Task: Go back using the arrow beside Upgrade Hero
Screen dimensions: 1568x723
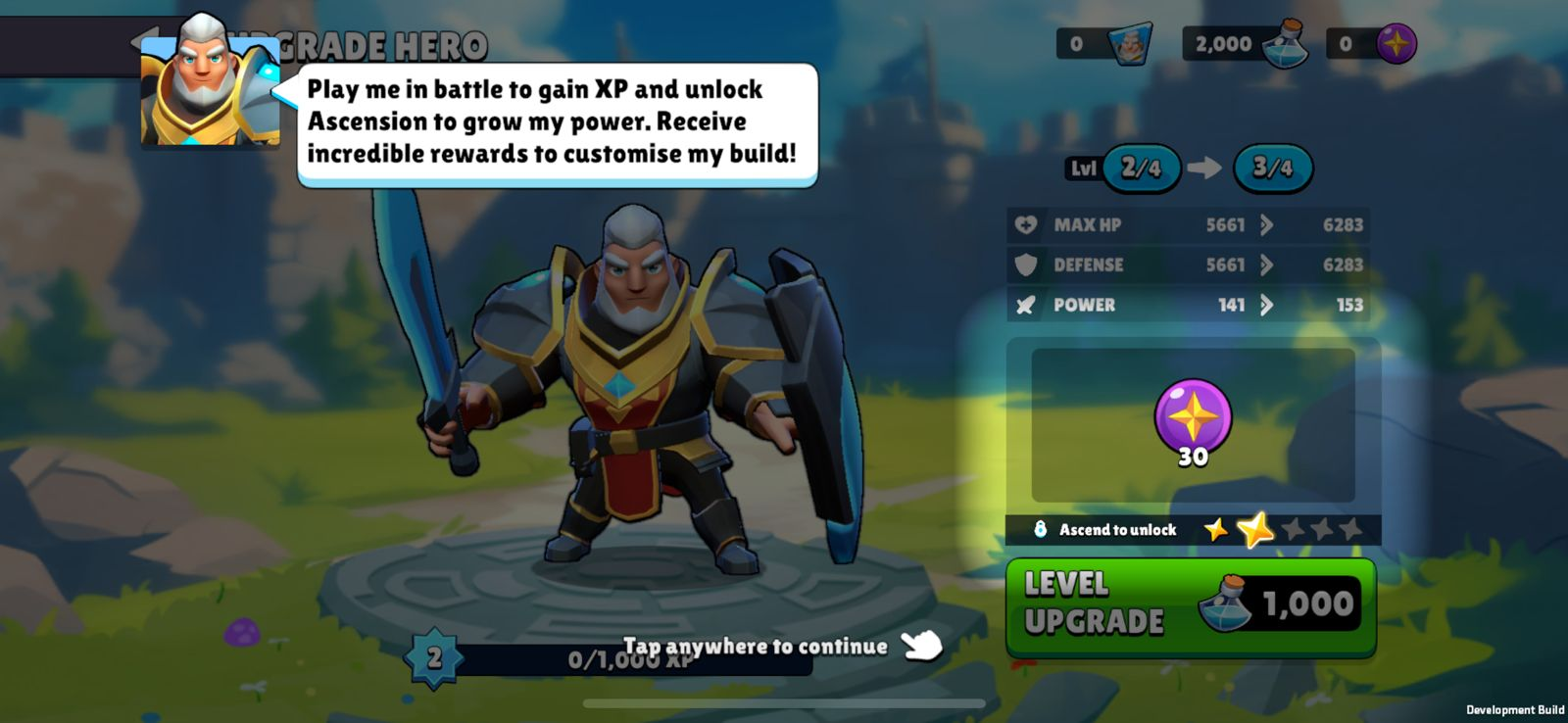Action: coord(143,43)
